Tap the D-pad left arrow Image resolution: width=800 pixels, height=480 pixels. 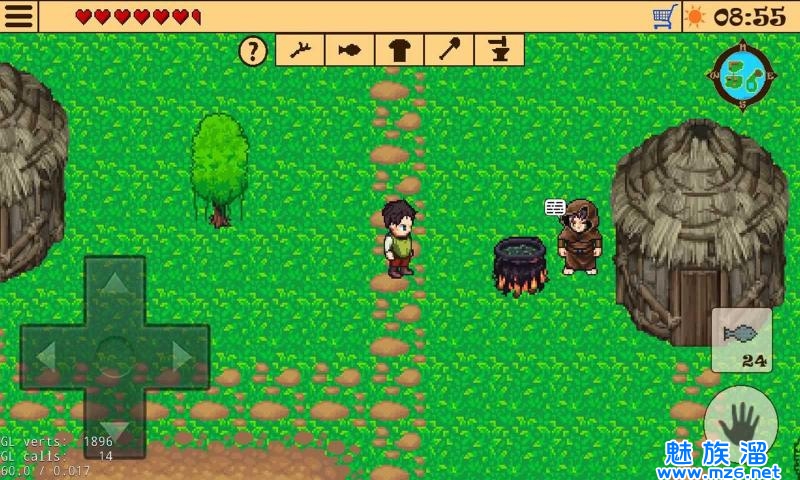pos(47,356)
